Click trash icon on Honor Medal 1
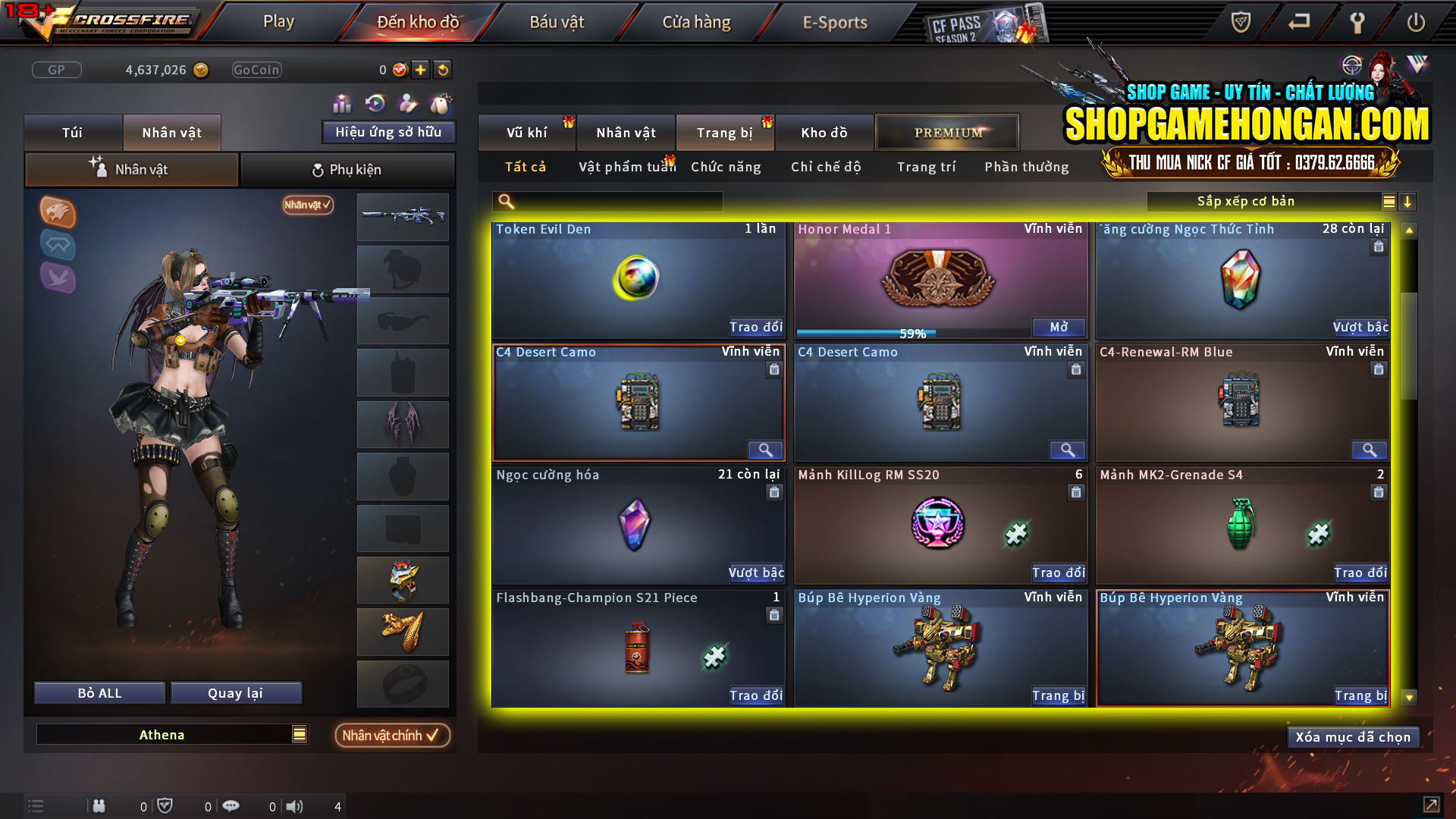This screenshot has width=1456, height=819. 1075,246
